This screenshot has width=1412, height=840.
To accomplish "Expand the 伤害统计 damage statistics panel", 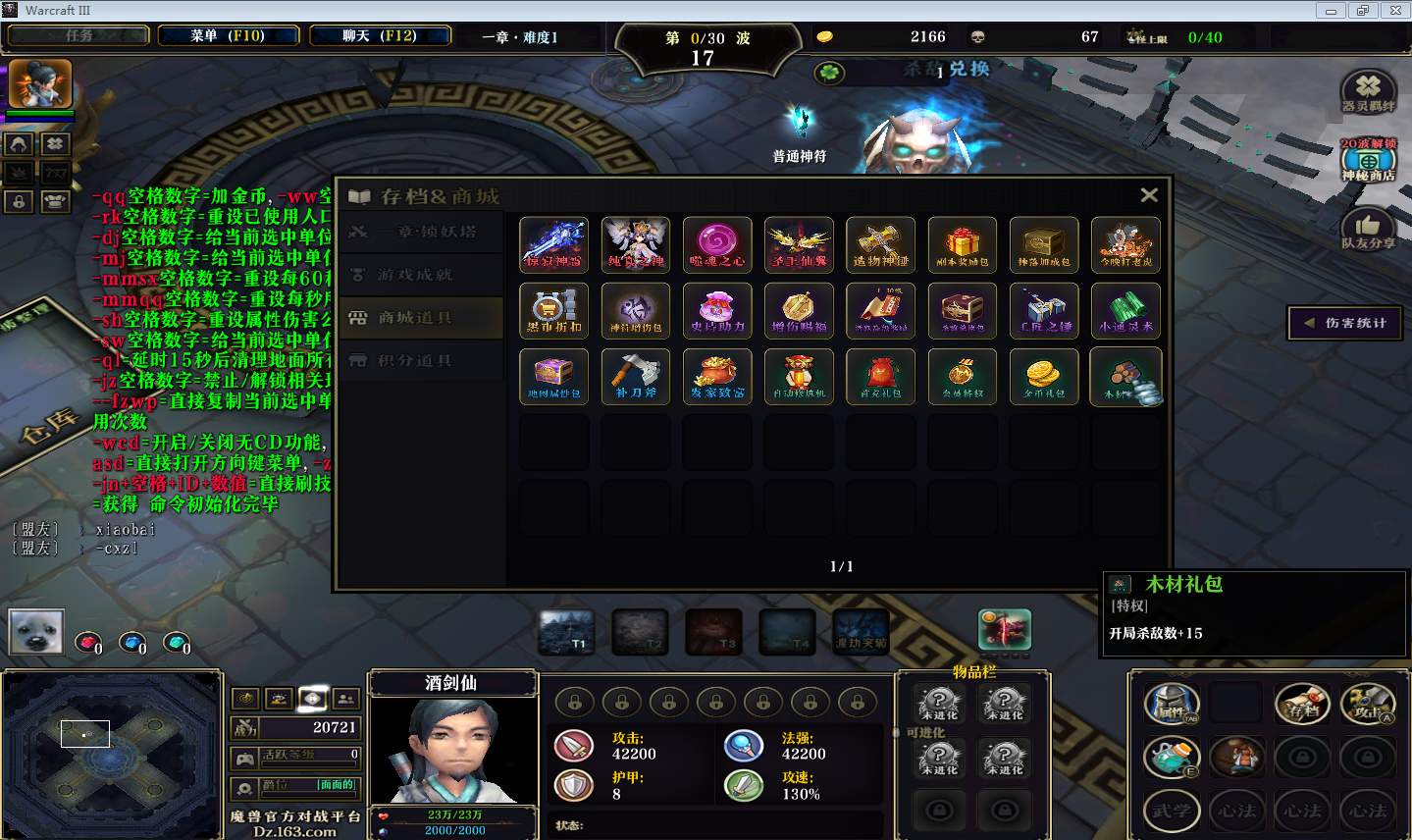I will (x=1345, y=323).
